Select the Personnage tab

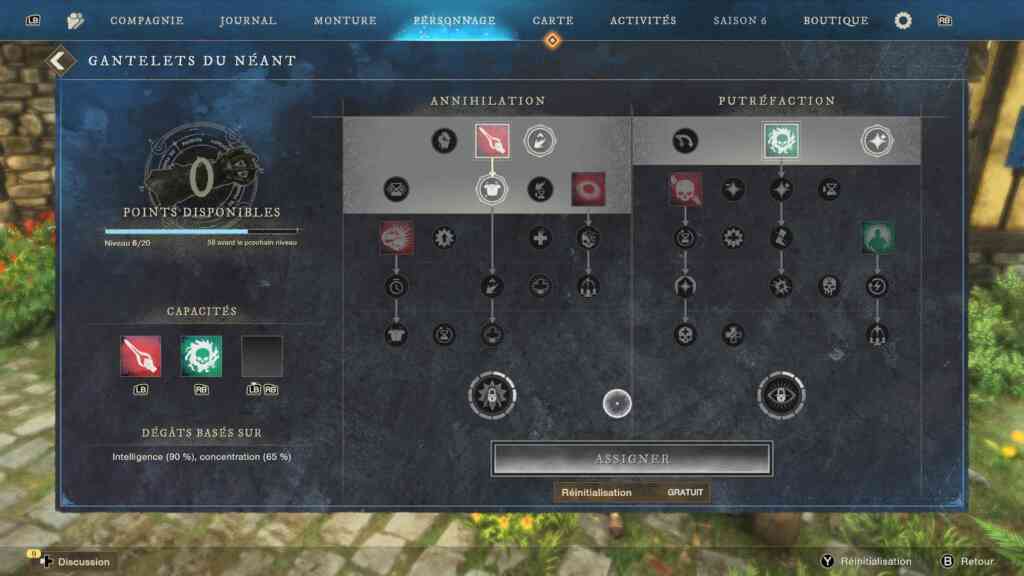454,20
